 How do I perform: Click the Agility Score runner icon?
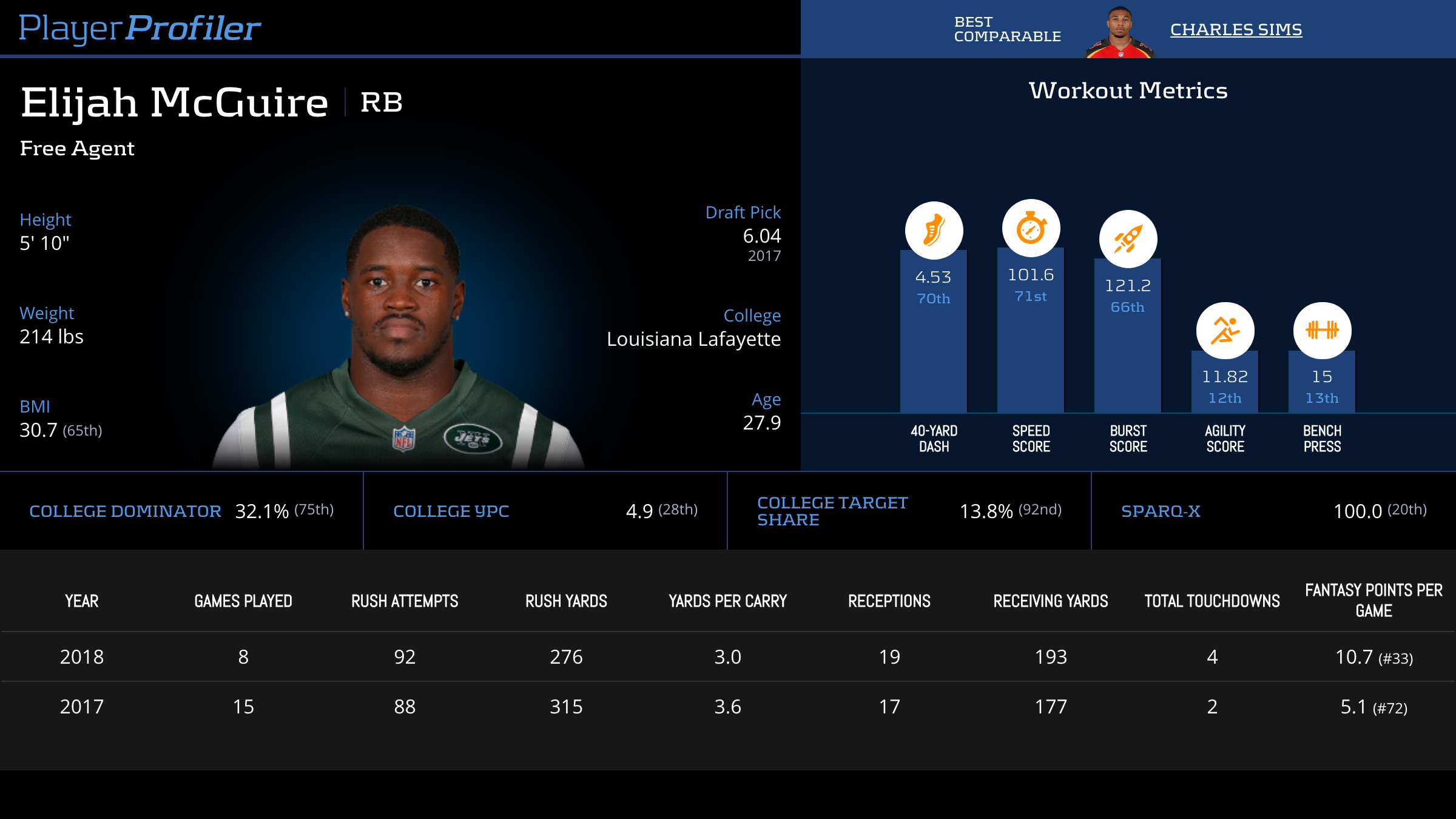tap(1225, 331)
